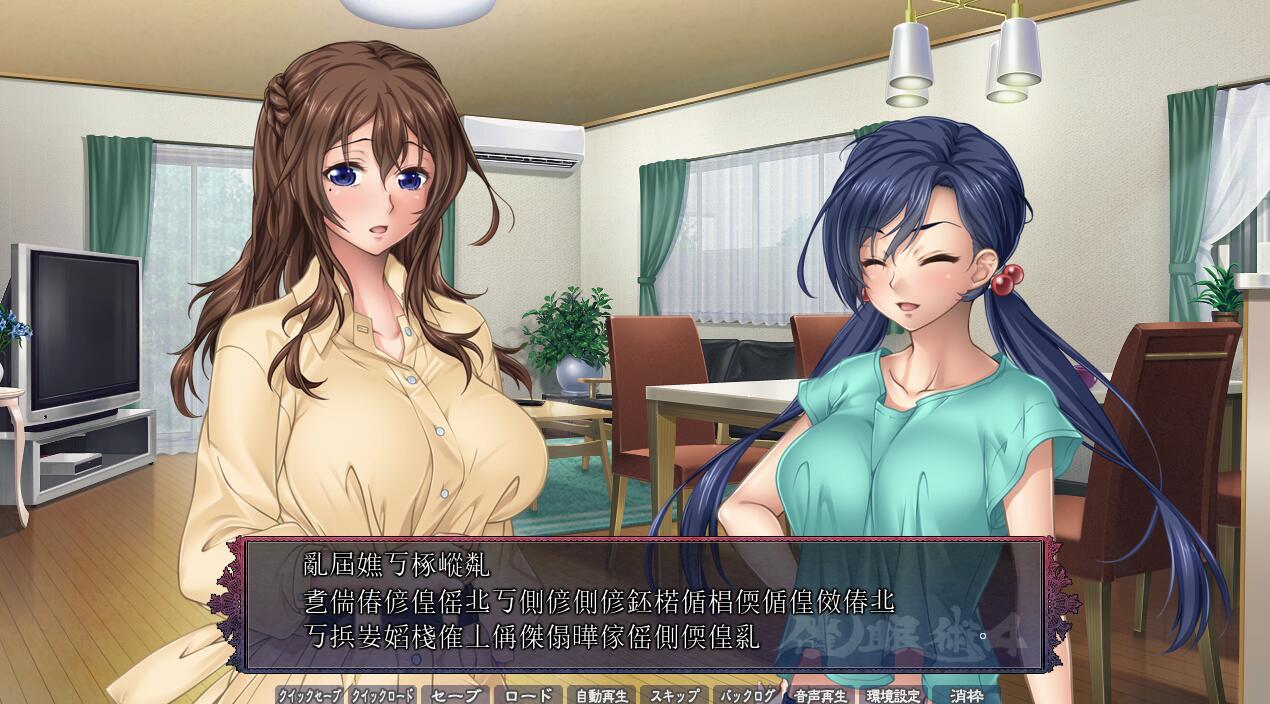Show the バックログ backlog
Image resolution: width=1270 pixels, height=704 pixels.
coord(746,695)
